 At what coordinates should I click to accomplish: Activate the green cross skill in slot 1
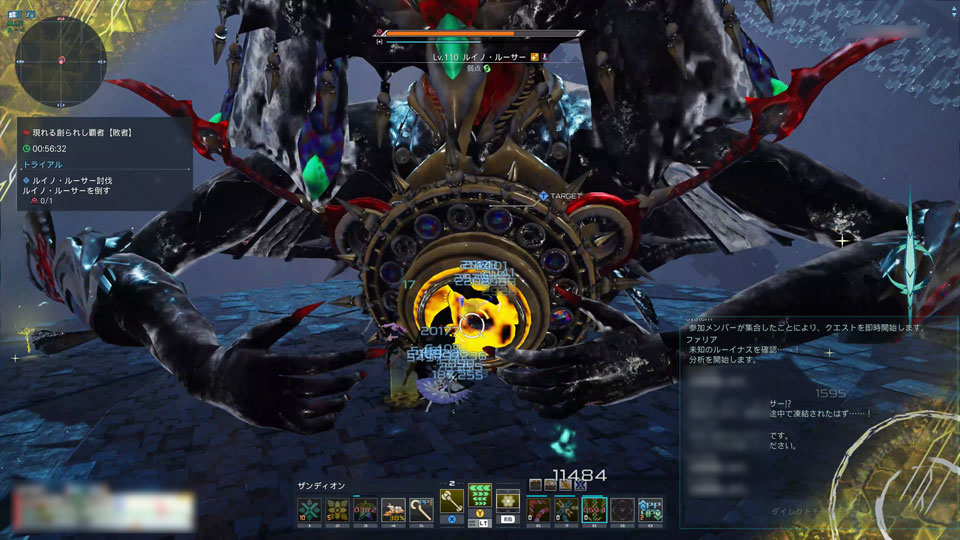tap(309, 509)
